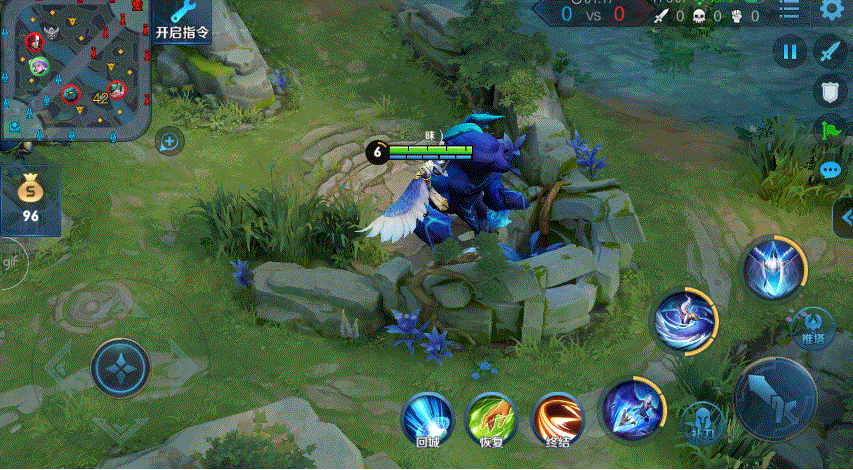Tap the gif recording button
The image size is (853, 470).
coord(11,262)
